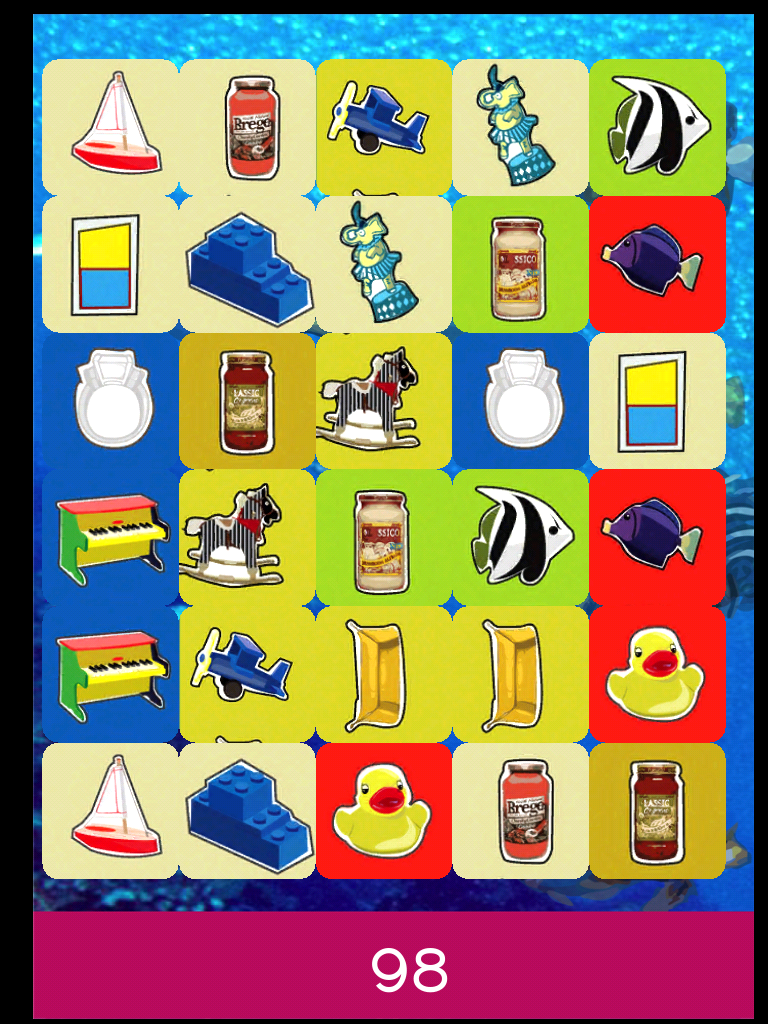Click the Lego brick tile beside the rubber duck
This screenshot has width=768, height=1024.
[247, 811]
